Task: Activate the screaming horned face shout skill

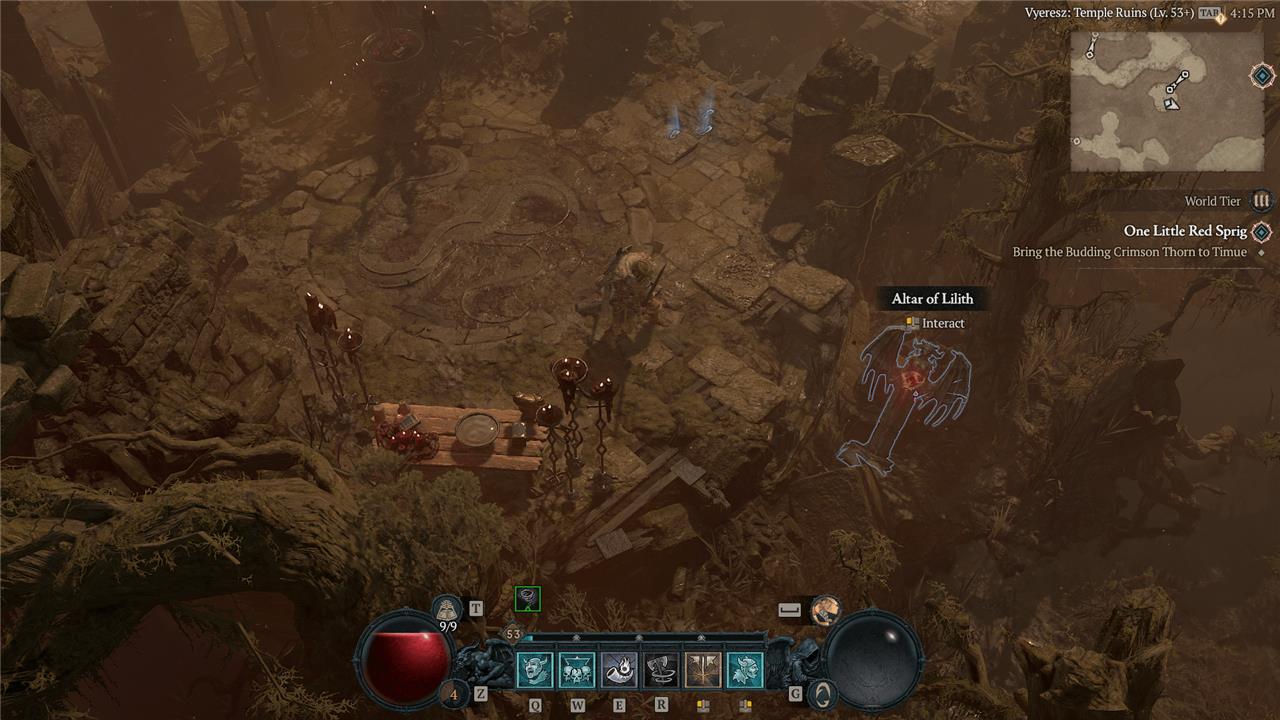Action: coord(535,669)
